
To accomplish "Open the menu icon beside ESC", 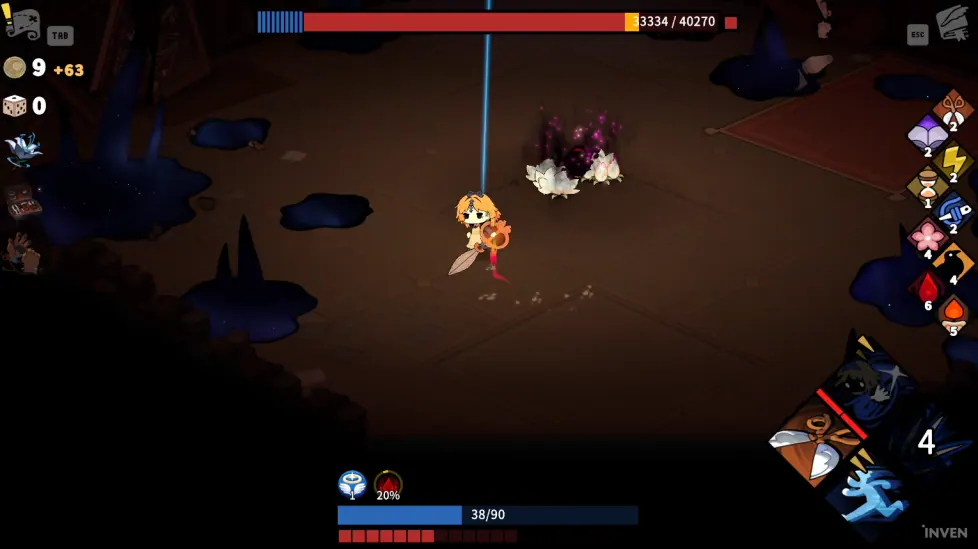I will pyautogui.click(x=954, y=22).
